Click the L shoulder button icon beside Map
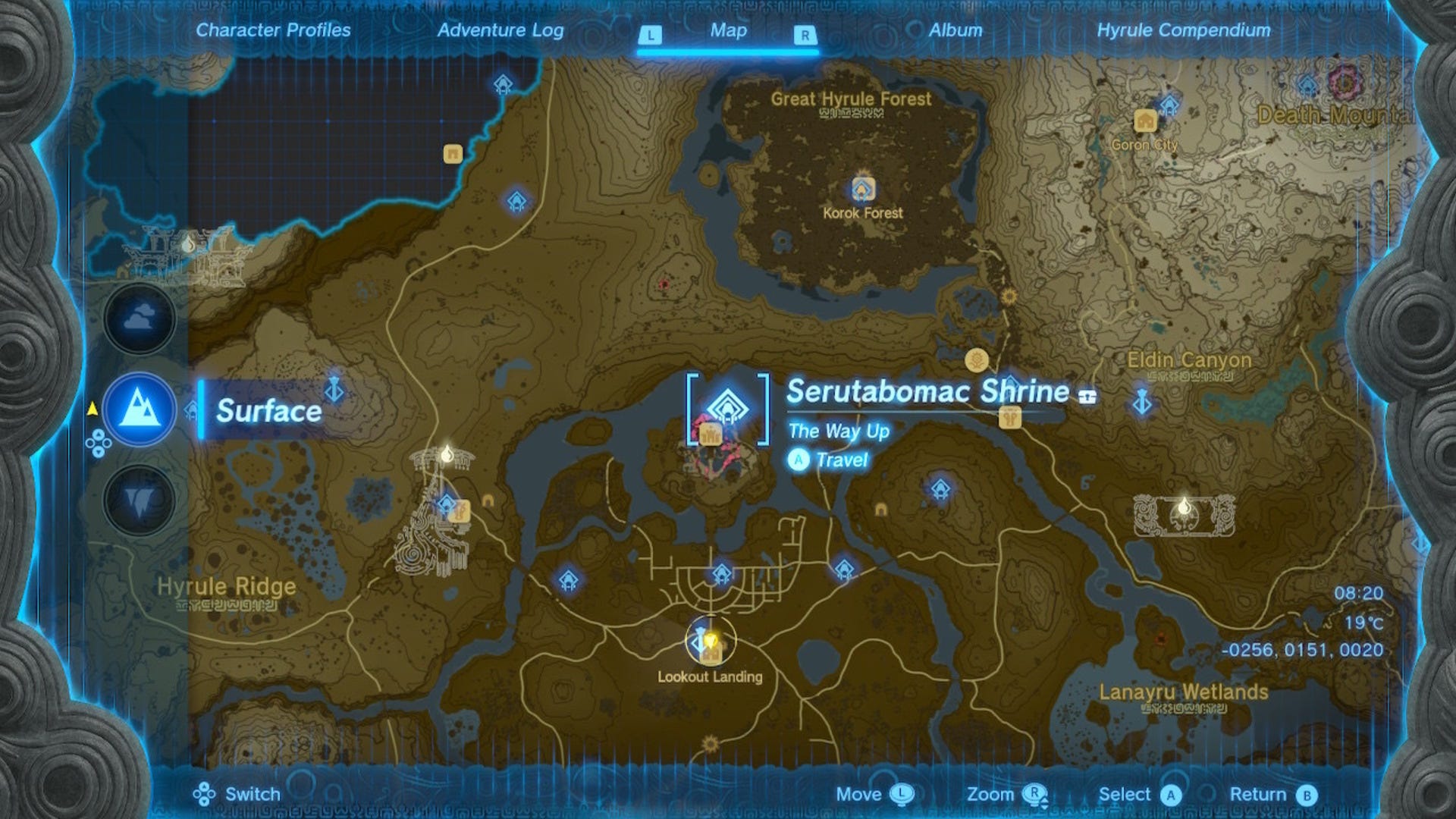The height and width of the screenshot is (819, 1456). (x=650, y=33)
